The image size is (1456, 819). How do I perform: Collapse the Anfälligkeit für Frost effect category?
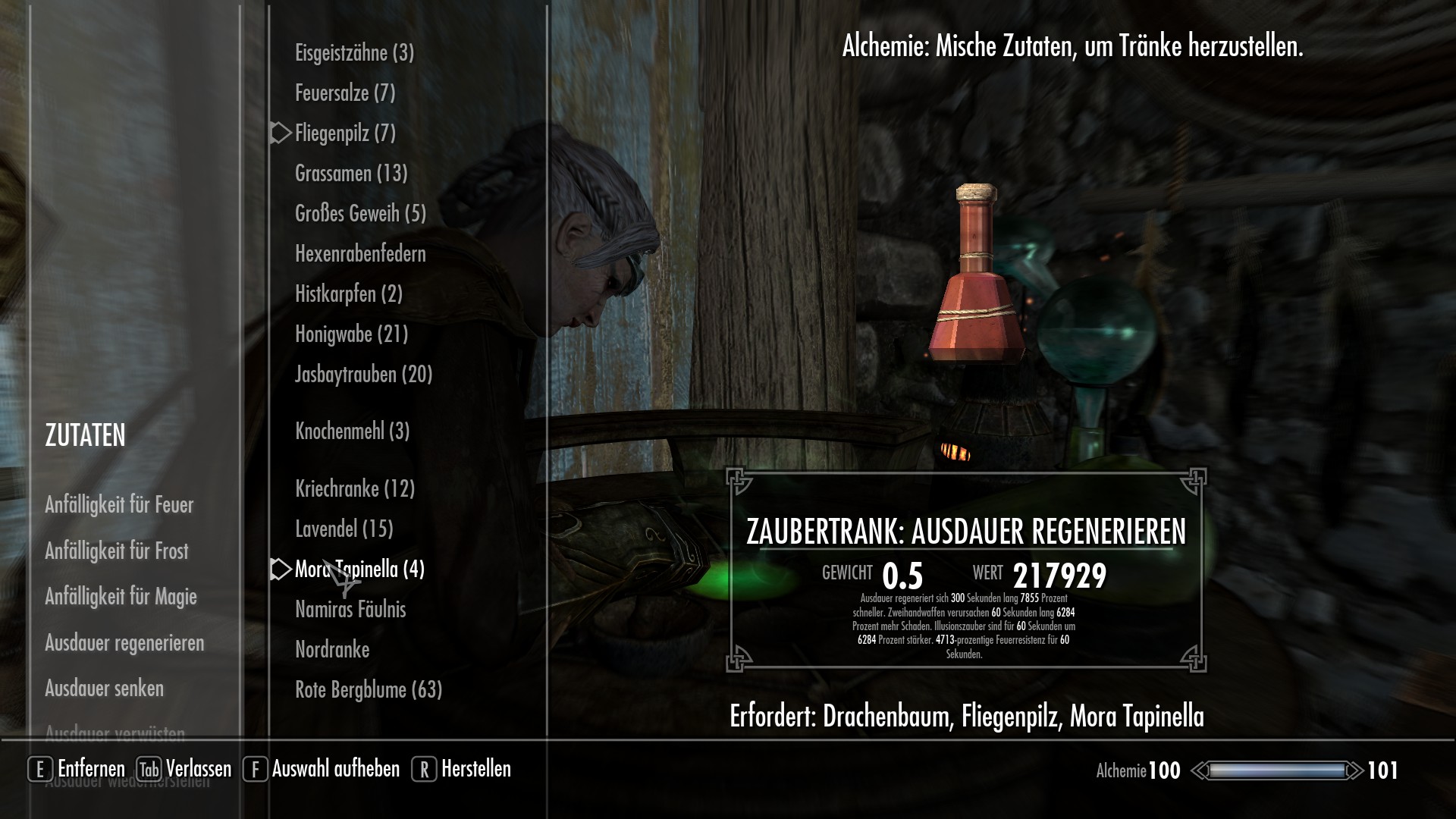[x=118, y=552]
